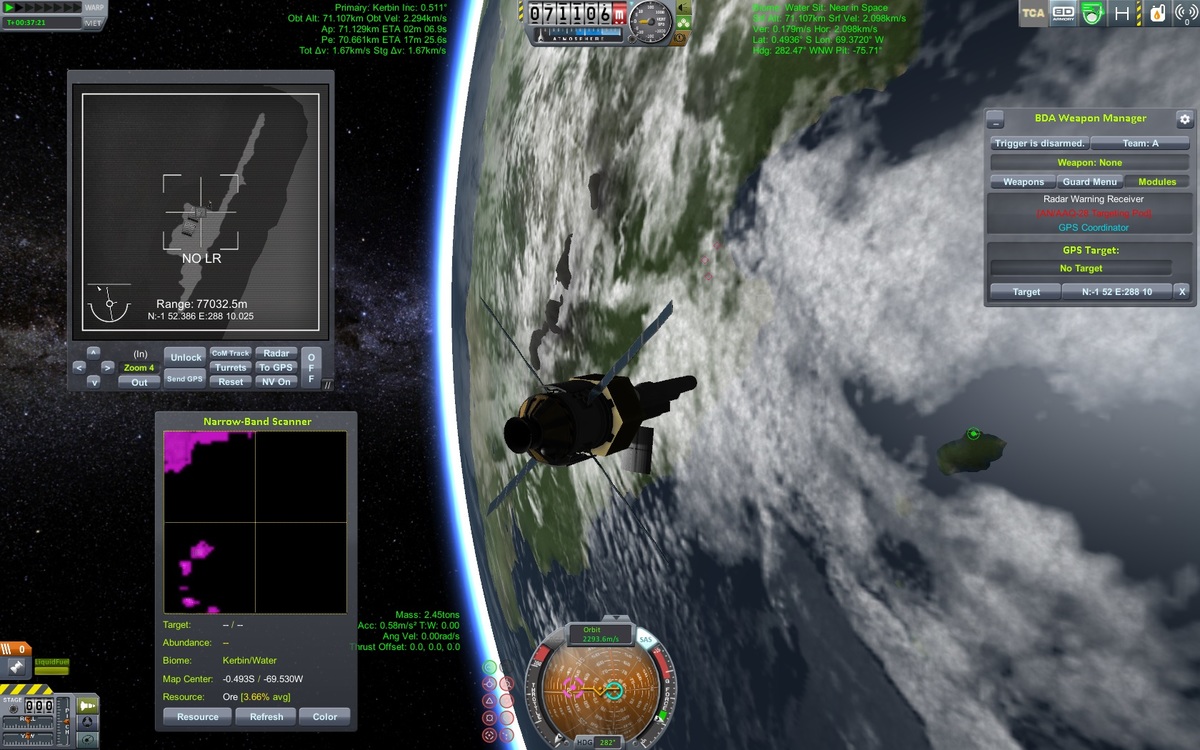Switch to the Guard Menu tab

pos(1090,182)
